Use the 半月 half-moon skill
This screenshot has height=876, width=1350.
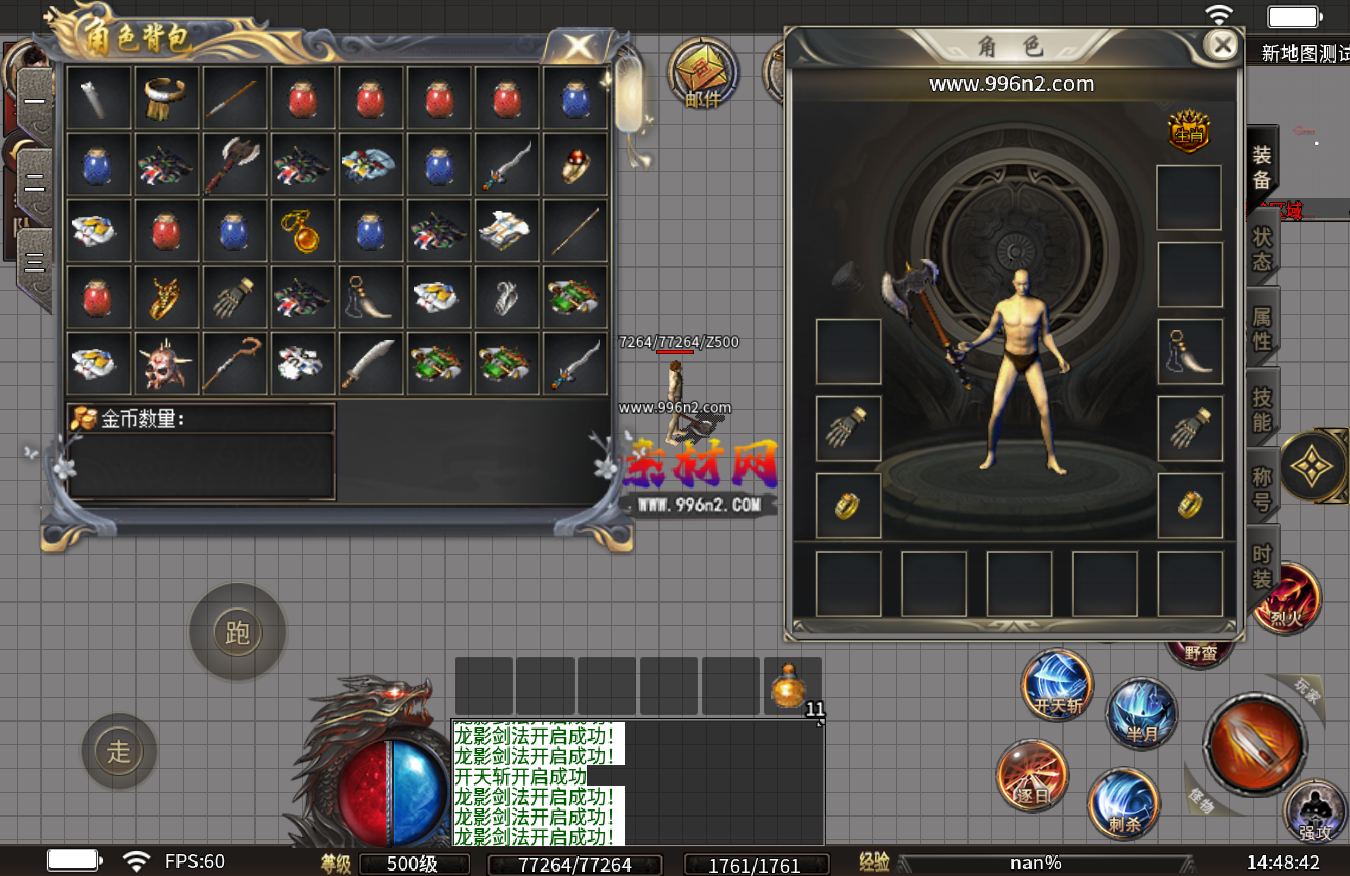[1141, 714]
